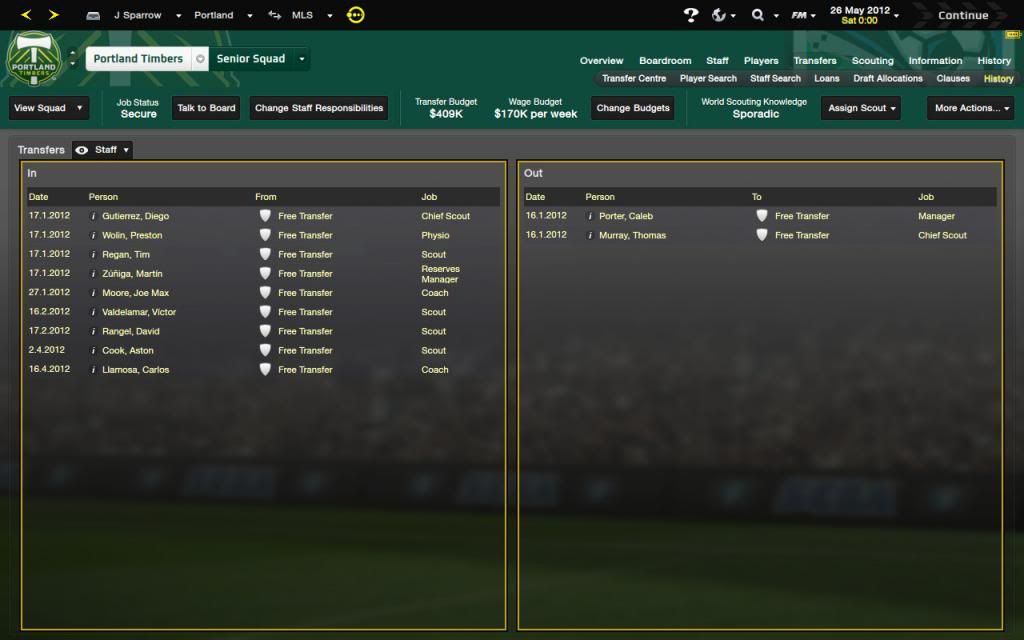Select the Draft Allocations subtab
Image resolution: width=1024 pixels, height=640 pixels.
pos(888,78)
